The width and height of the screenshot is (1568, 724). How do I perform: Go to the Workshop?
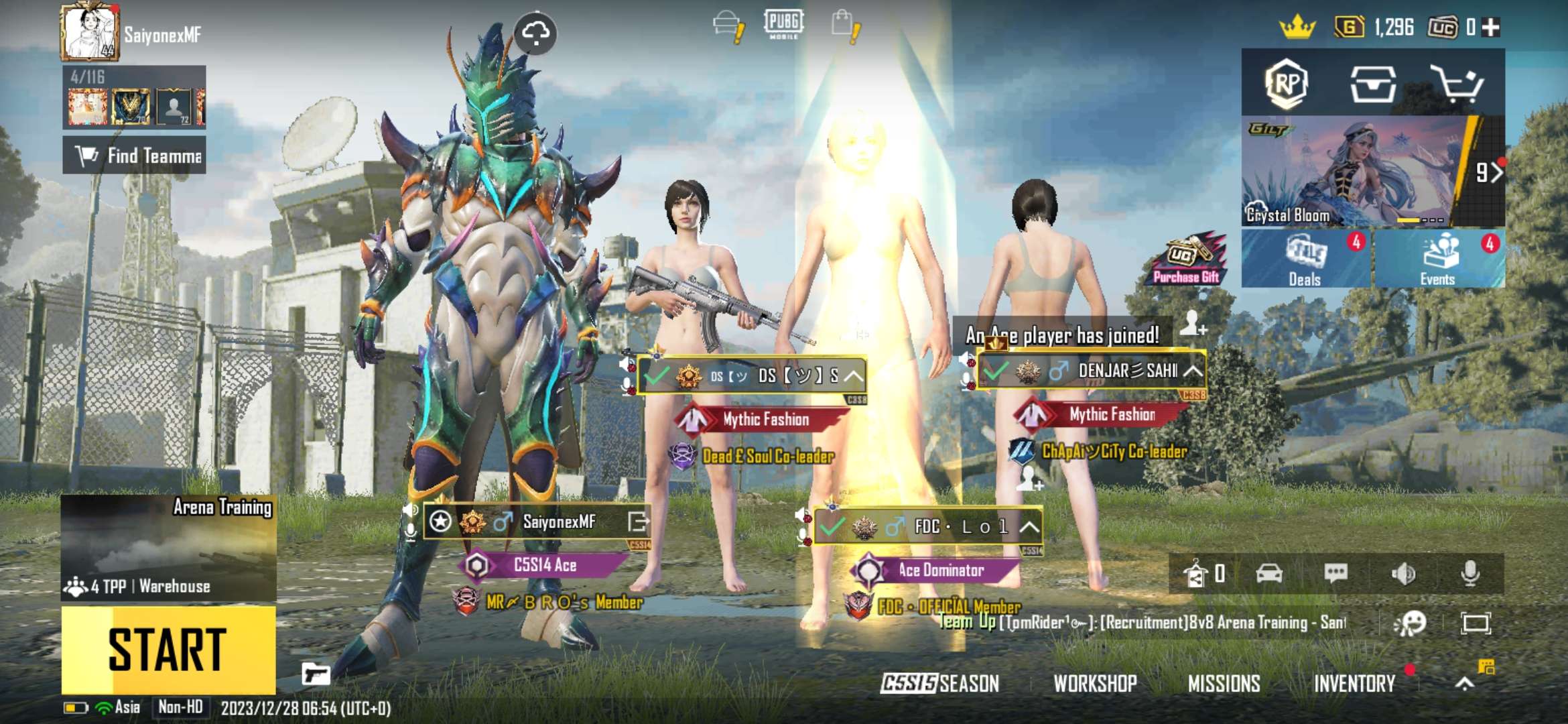[1095, 683]
